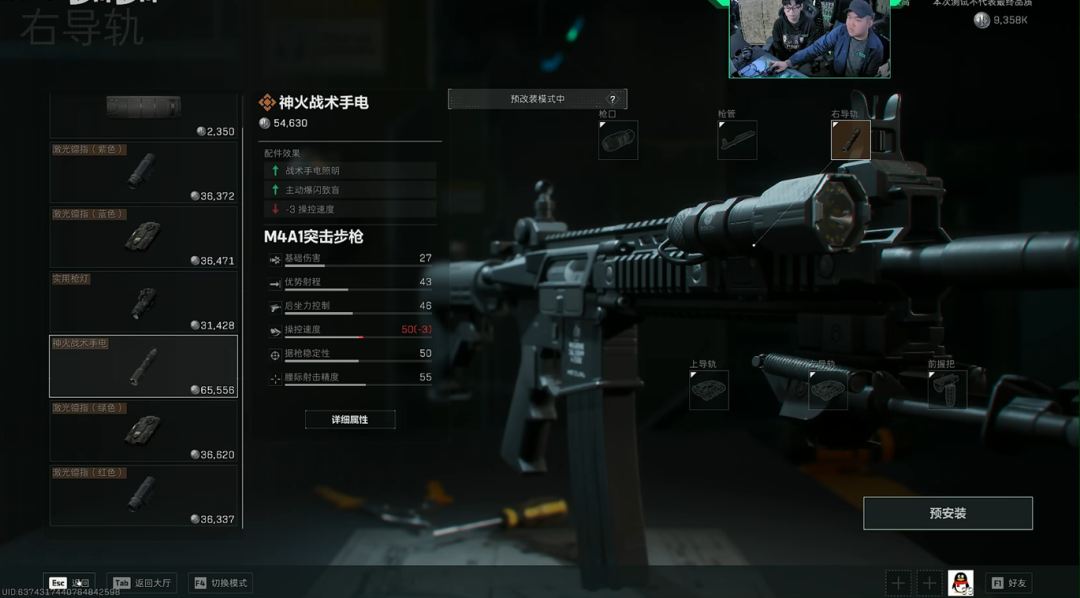The height and width of the screenshot is (598, 1080).
Task: Open the 左导轨 left rail slot
Action: click(x=828, y=390)
